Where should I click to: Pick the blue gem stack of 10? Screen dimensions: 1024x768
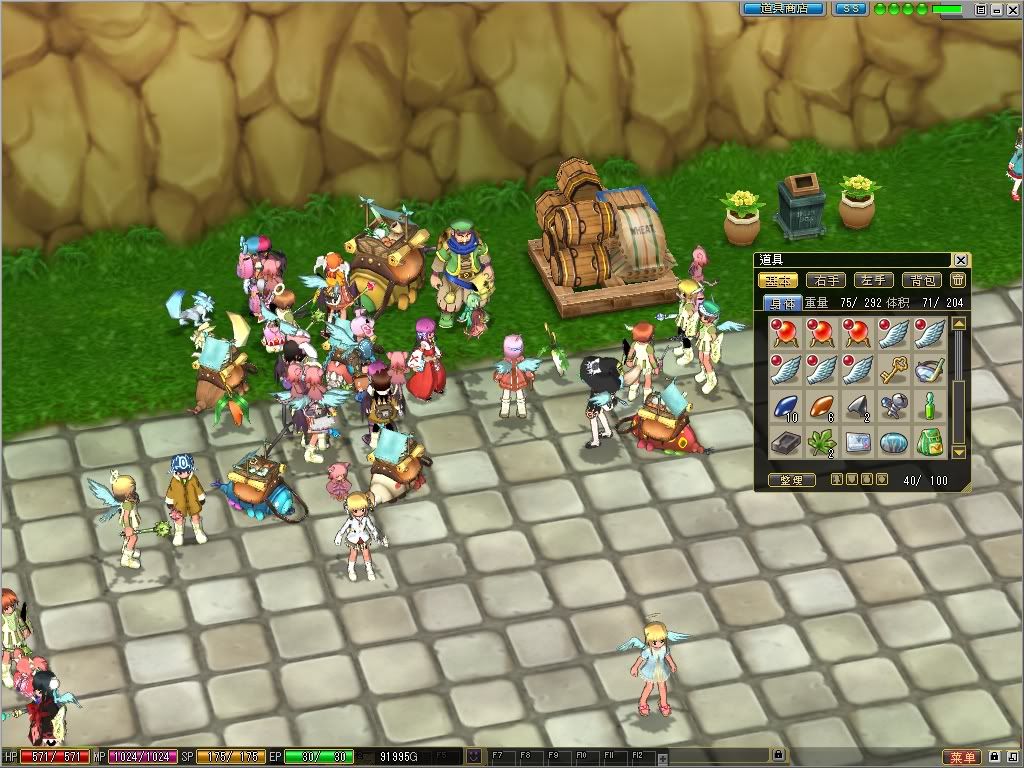click(784, 406)
